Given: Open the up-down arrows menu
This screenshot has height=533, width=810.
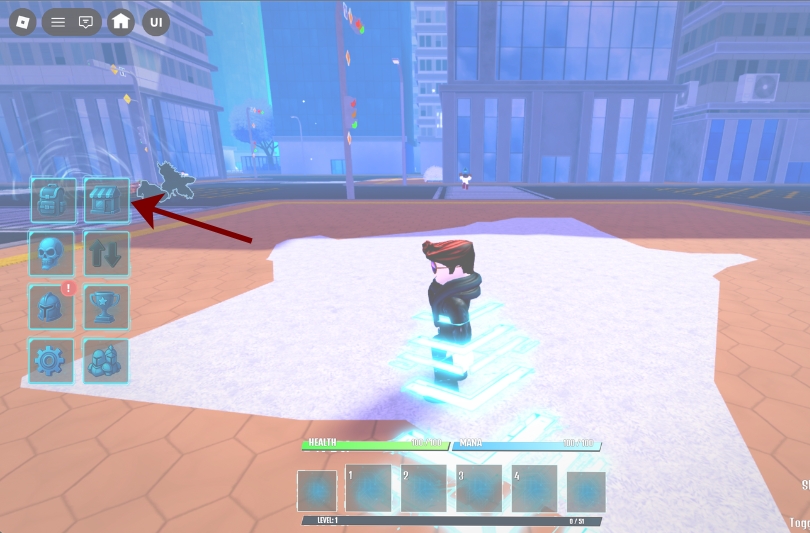Looking at the screenshot, I should click(107, 253).
